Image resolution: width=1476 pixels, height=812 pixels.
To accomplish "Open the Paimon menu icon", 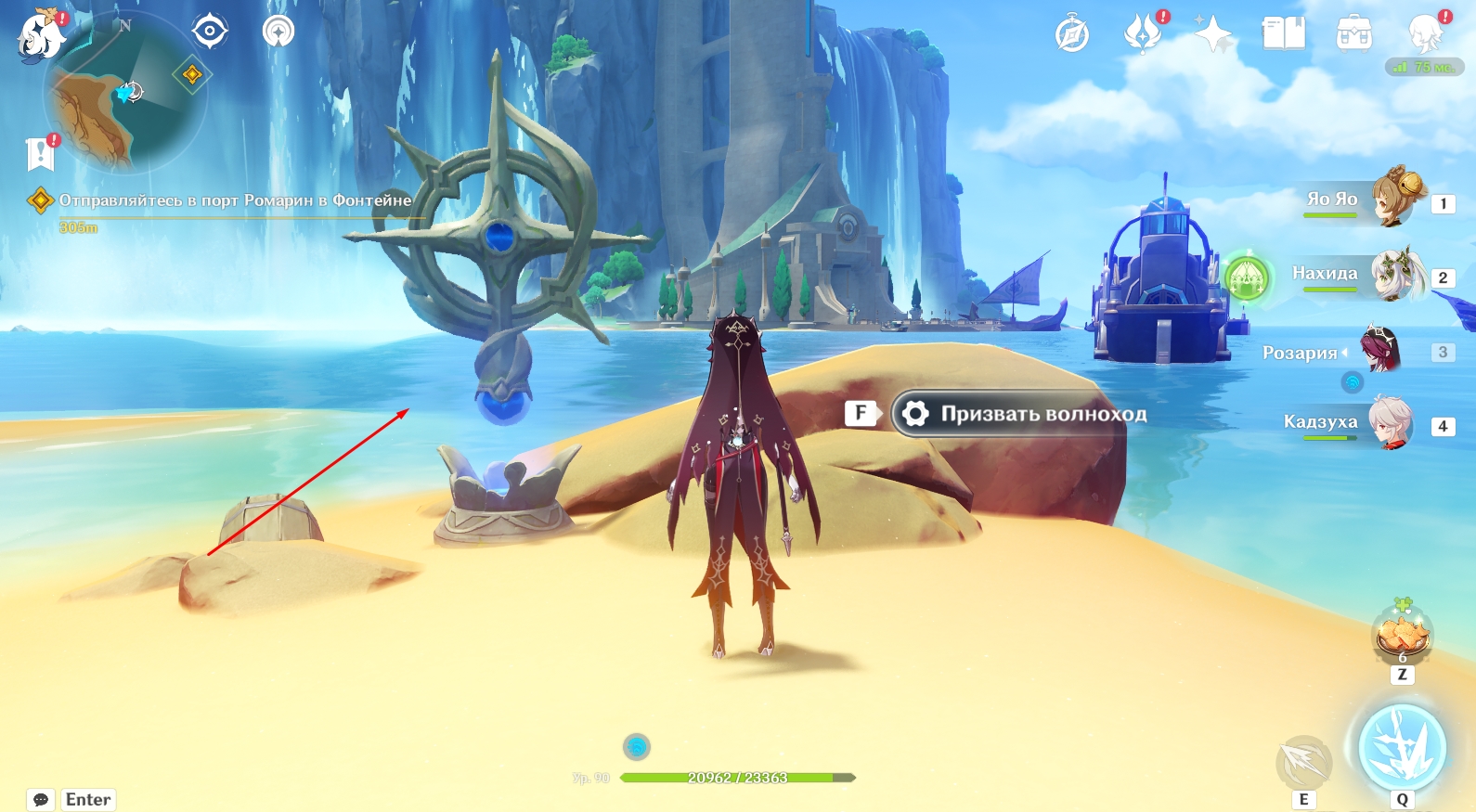I will pyautogui.click(x=41, y=36).
